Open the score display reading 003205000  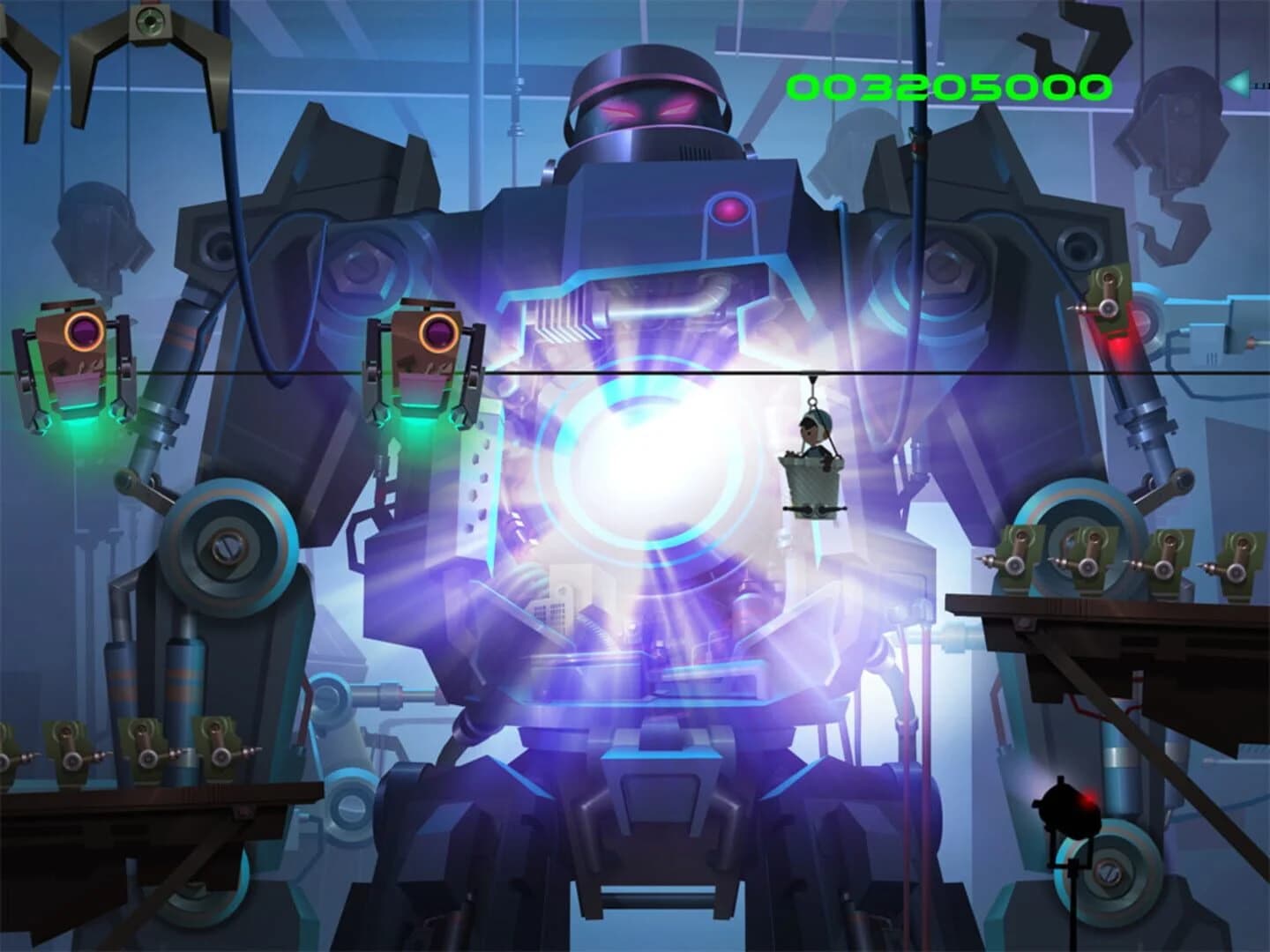tap(946, 86)
